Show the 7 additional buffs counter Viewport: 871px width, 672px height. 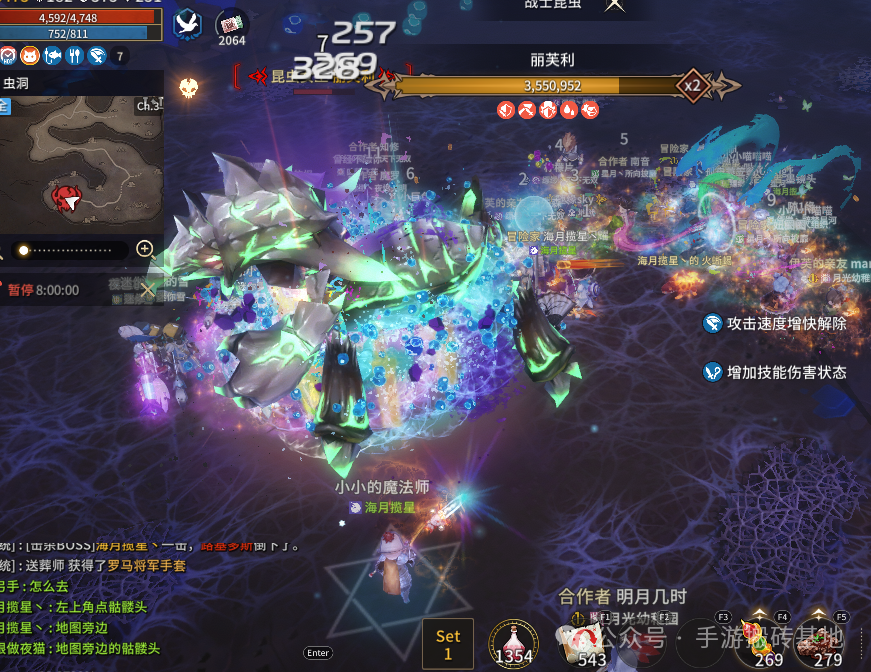coord(119,56)
